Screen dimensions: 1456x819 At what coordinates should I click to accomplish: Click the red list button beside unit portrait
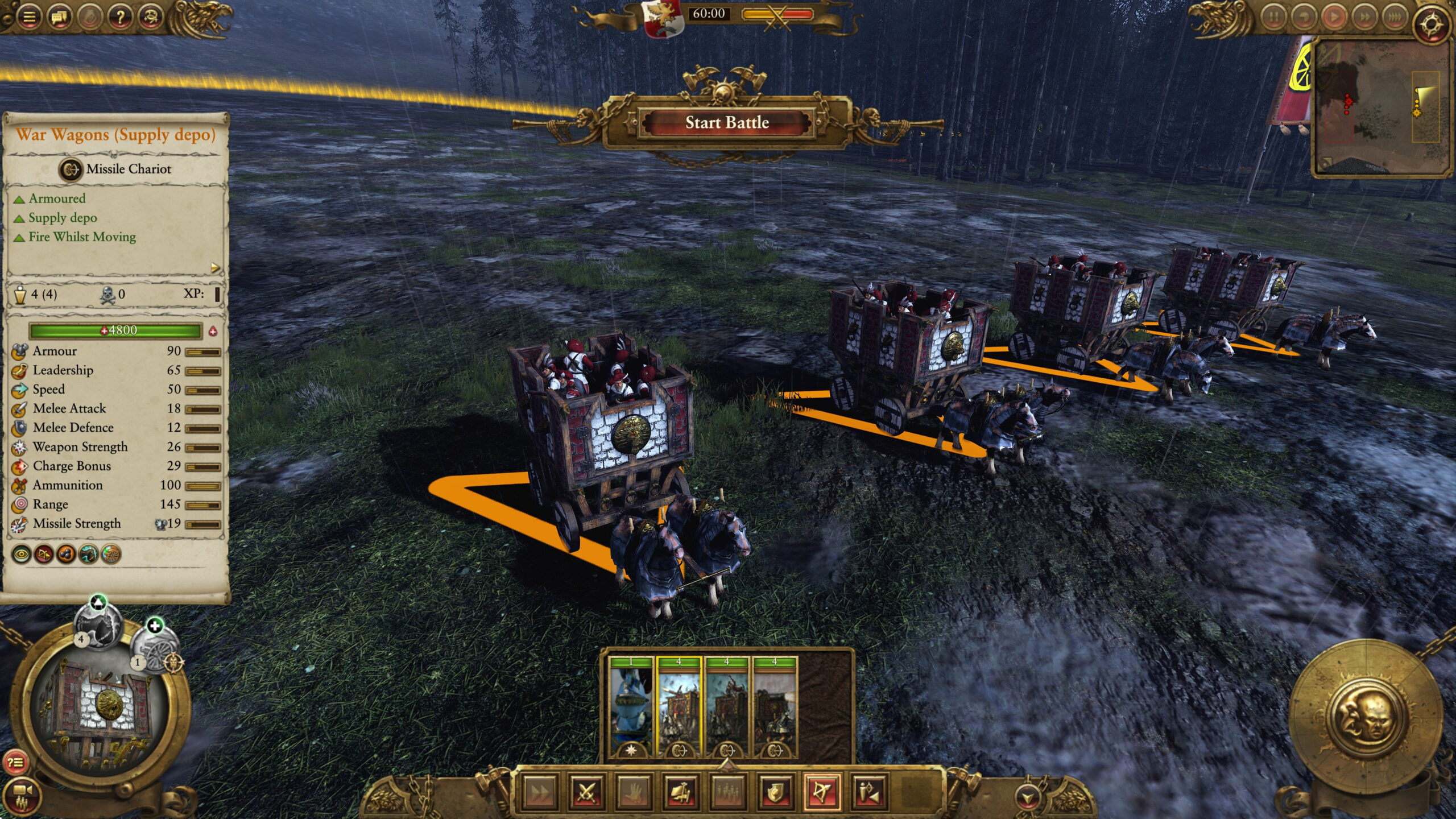click(x=15, y=763)
